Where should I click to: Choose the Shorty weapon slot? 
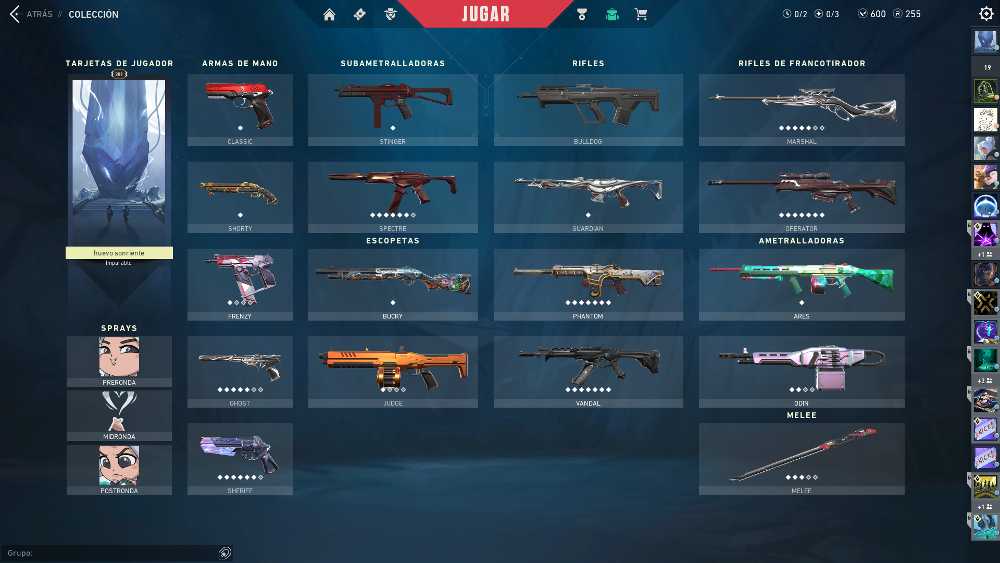click(x=240, y=193)
